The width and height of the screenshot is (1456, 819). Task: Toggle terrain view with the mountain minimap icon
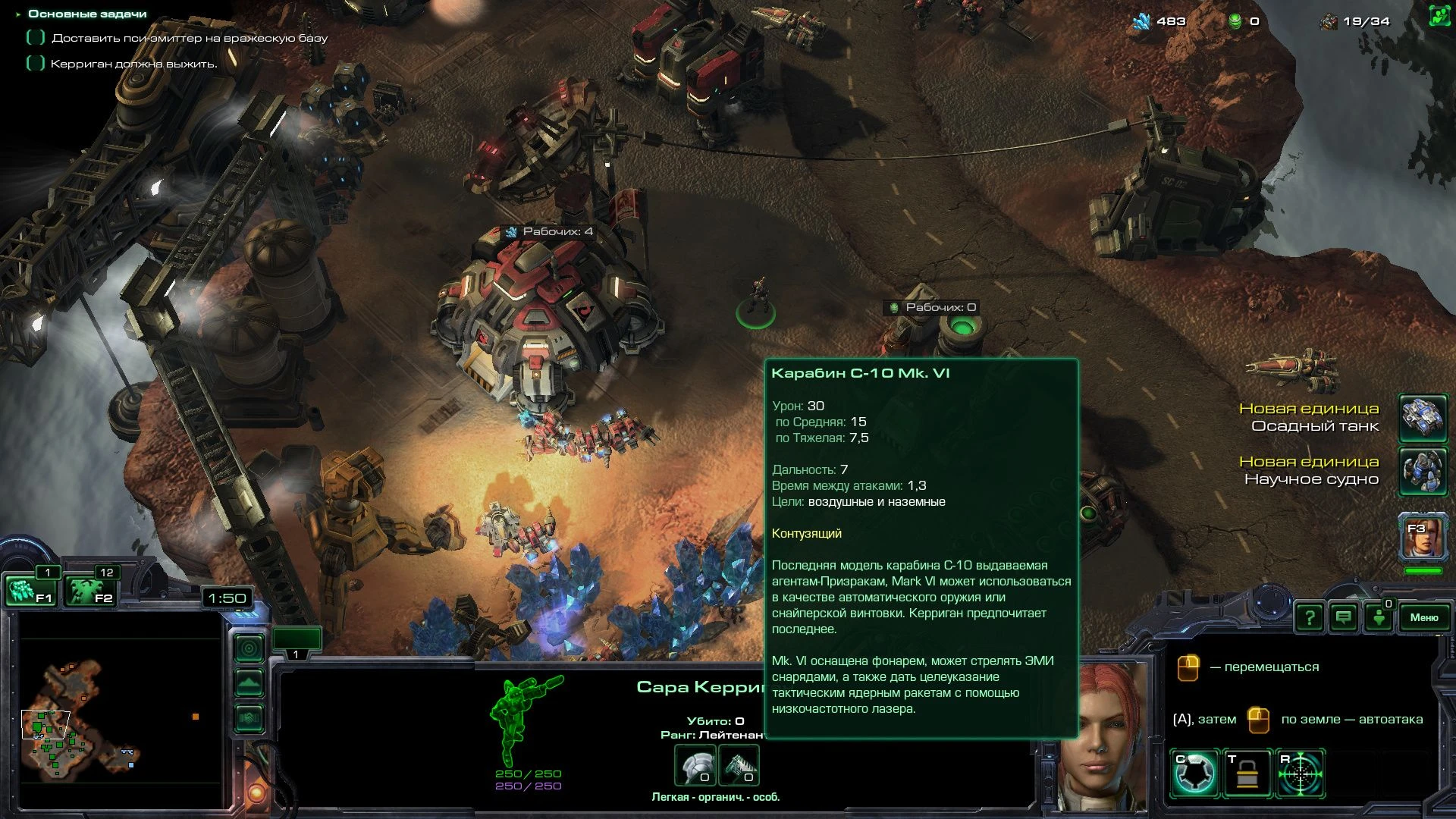pyautogui.click(x=249, y=680)
